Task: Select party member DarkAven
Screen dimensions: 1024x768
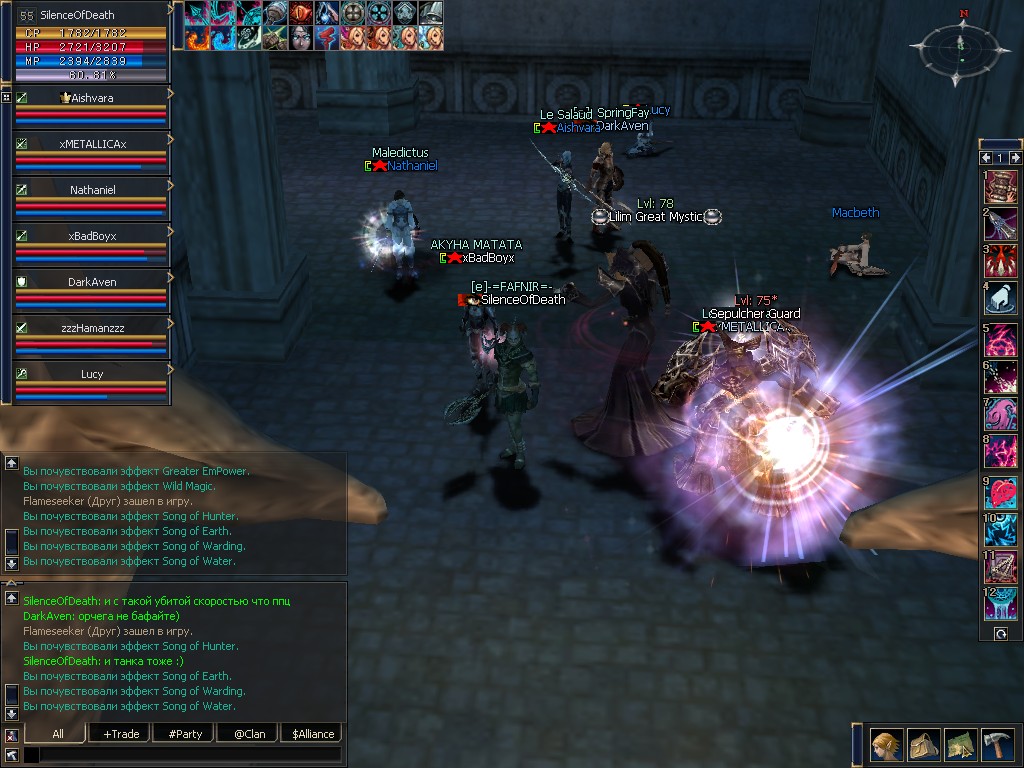Action: tap(92, 282)
